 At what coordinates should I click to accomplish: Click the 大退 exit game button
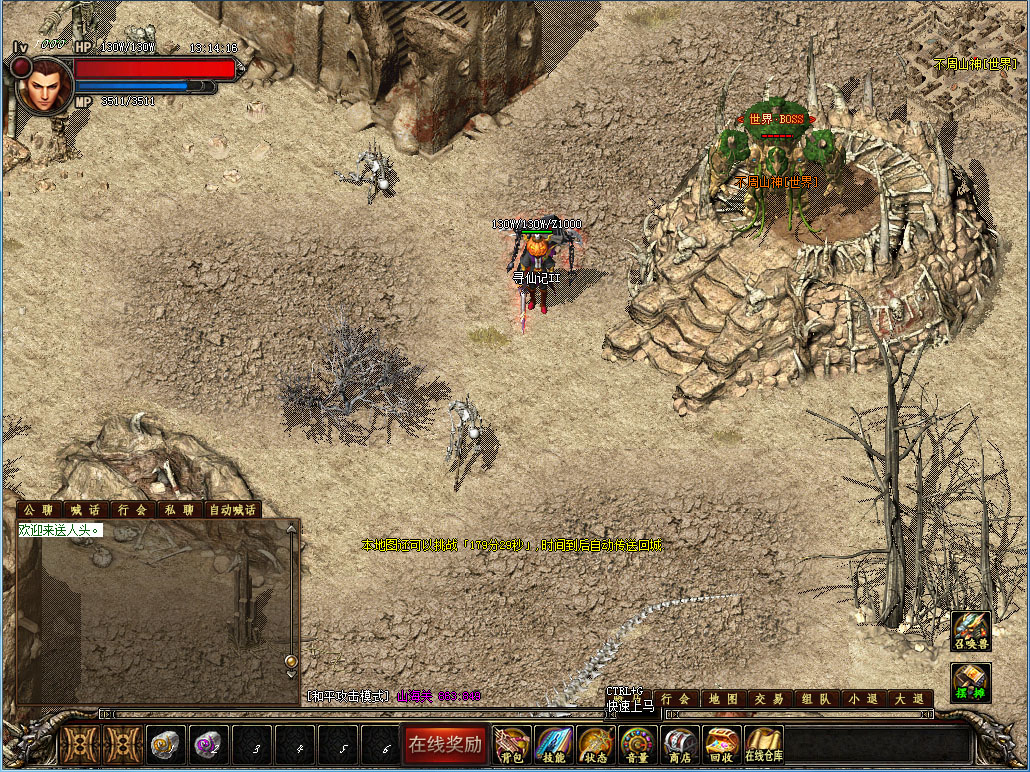[909, 699]
